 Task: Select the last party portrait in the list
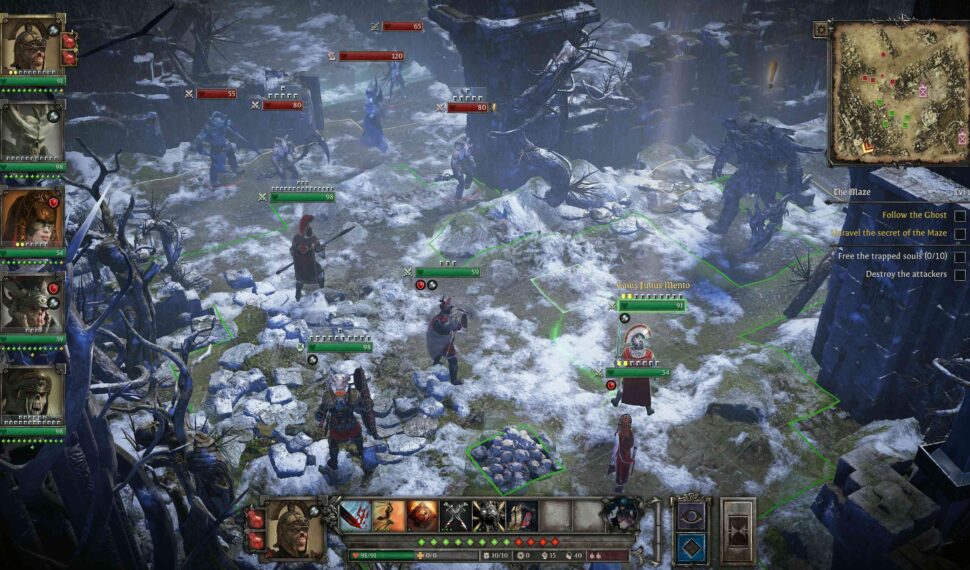point(31,397)
